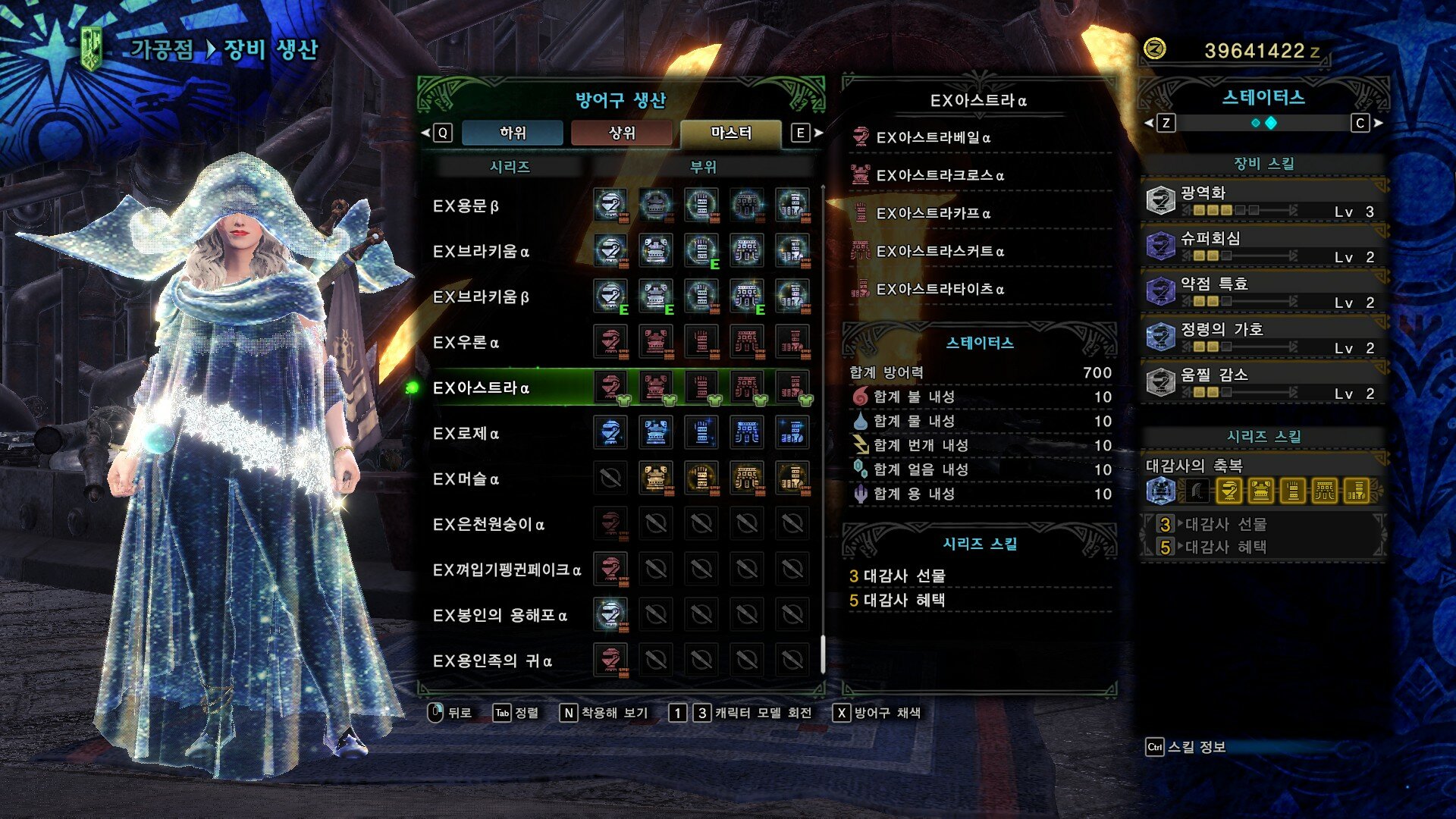Choose the EX용인족의 귀α row
This screenshot has width=1456, height=819.
coord(492,661)
